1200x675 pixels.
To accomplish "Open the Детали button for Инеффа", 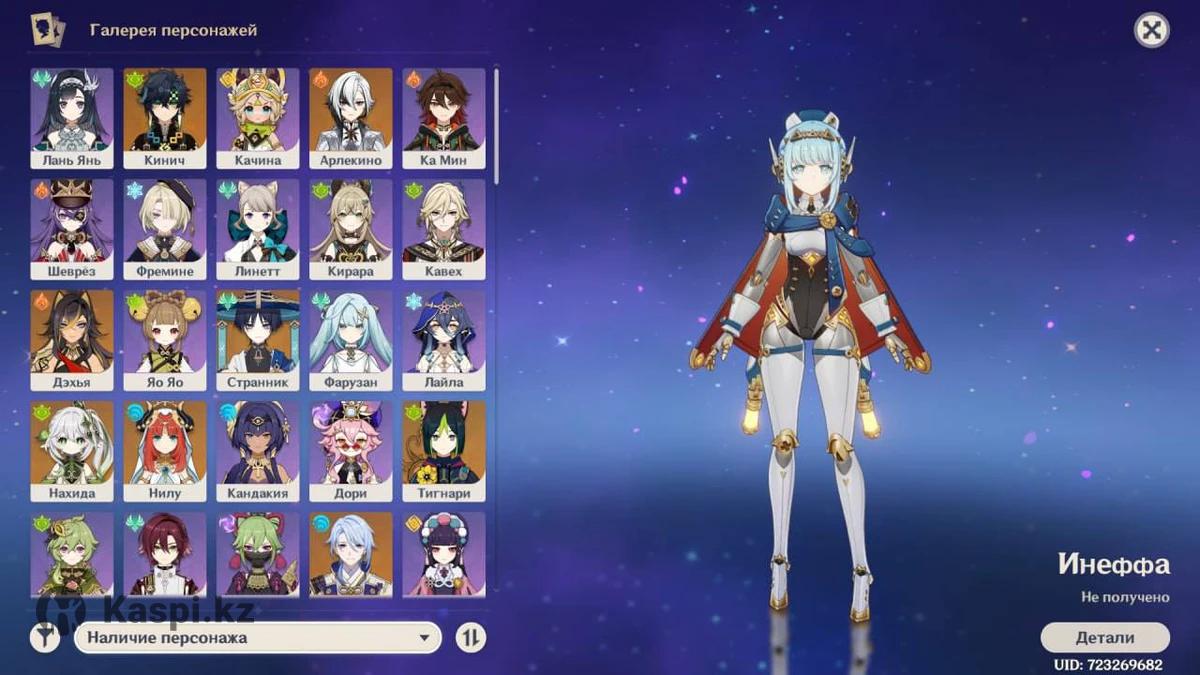I will tap(1104, 637).
